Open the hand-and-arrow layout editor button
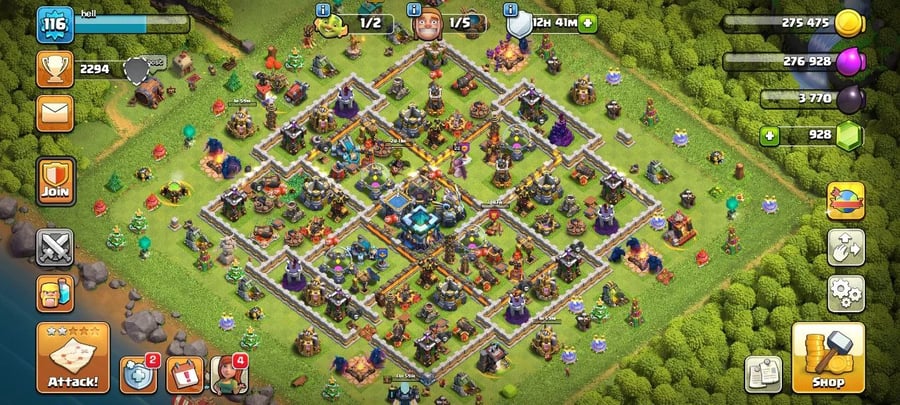 point(846,247)
